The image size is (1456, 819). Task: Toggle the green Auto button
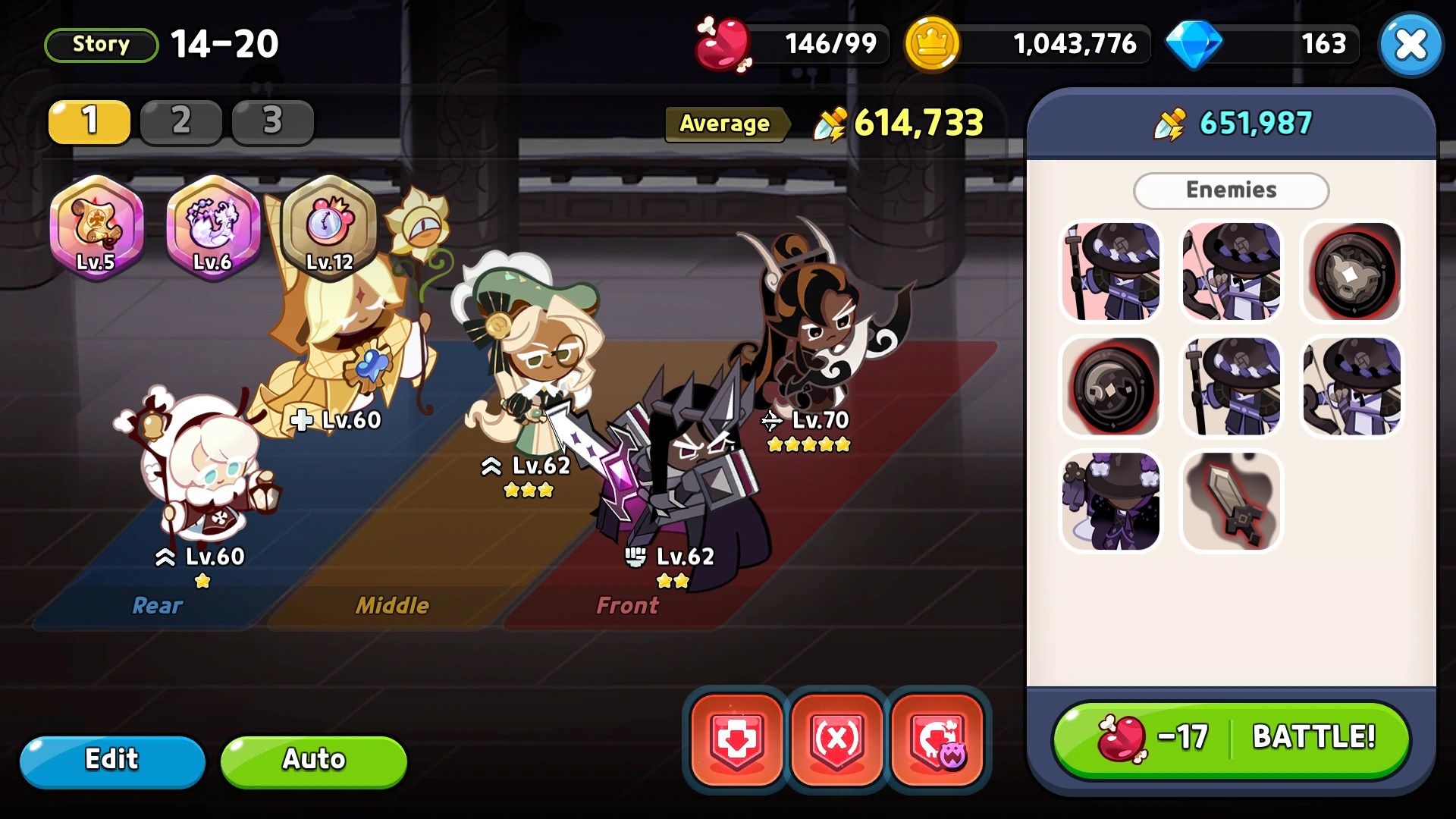click(x=313, y=761)
